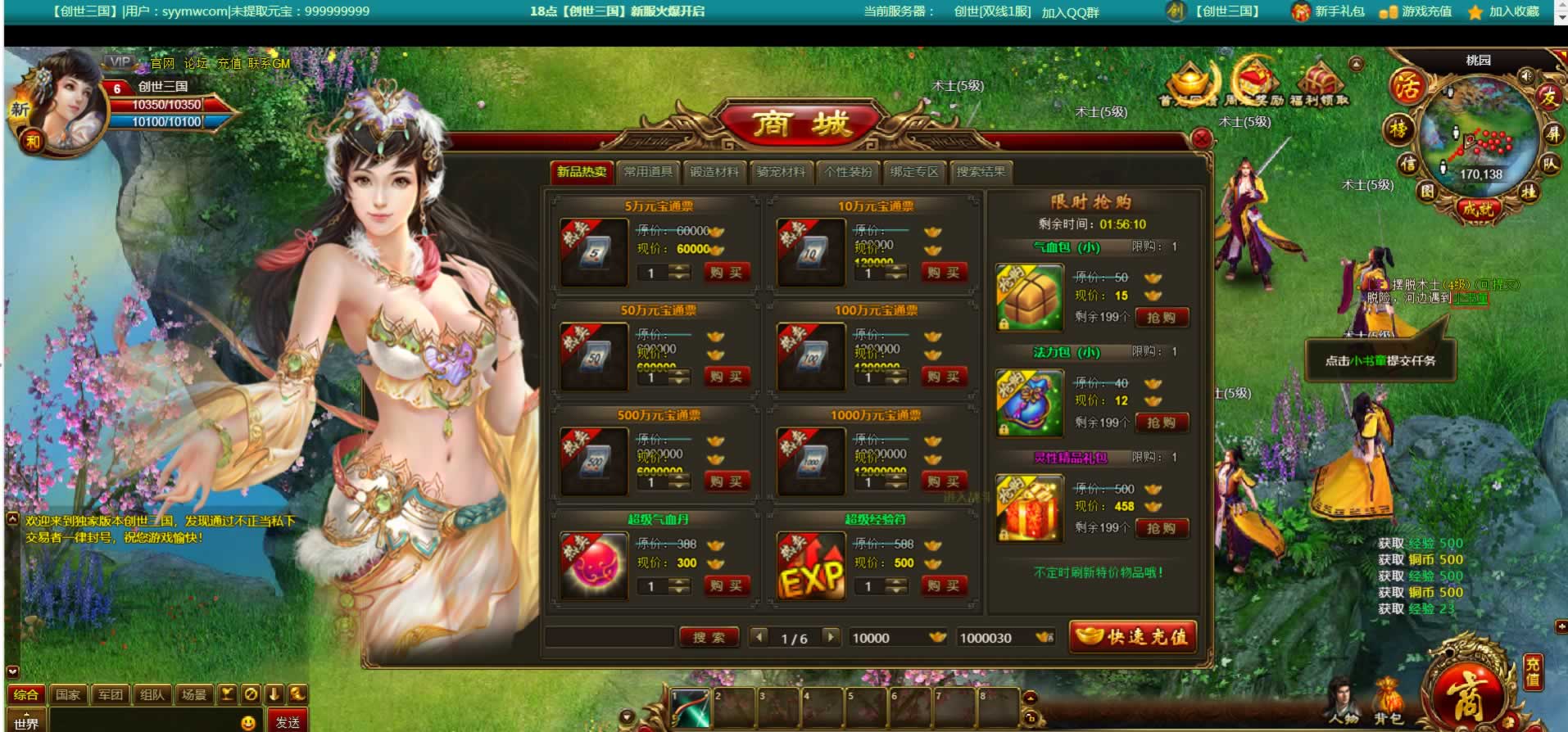1568x732 pixels.
Task: Go to the next shop page
Action: click(x=831, y=637)
